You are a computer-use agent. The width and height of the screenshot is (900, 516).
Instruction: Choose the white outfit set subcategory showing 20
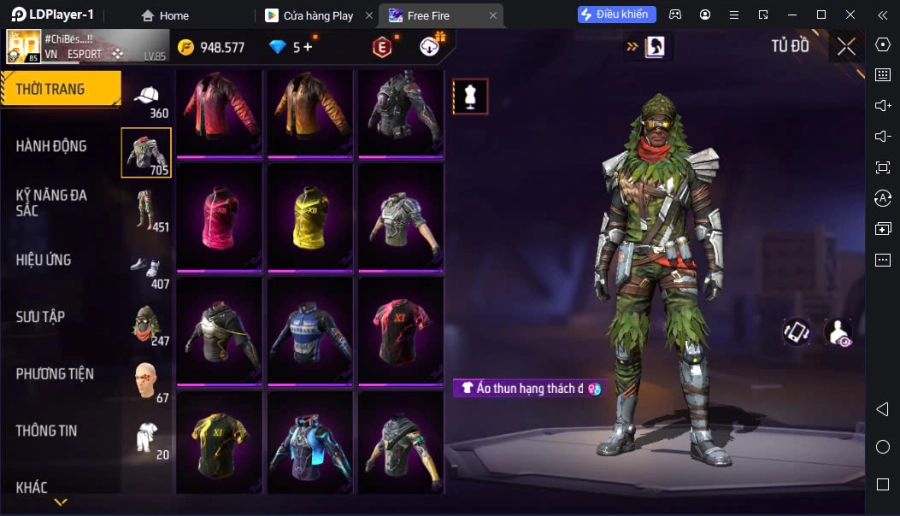(x=147, y=437)
